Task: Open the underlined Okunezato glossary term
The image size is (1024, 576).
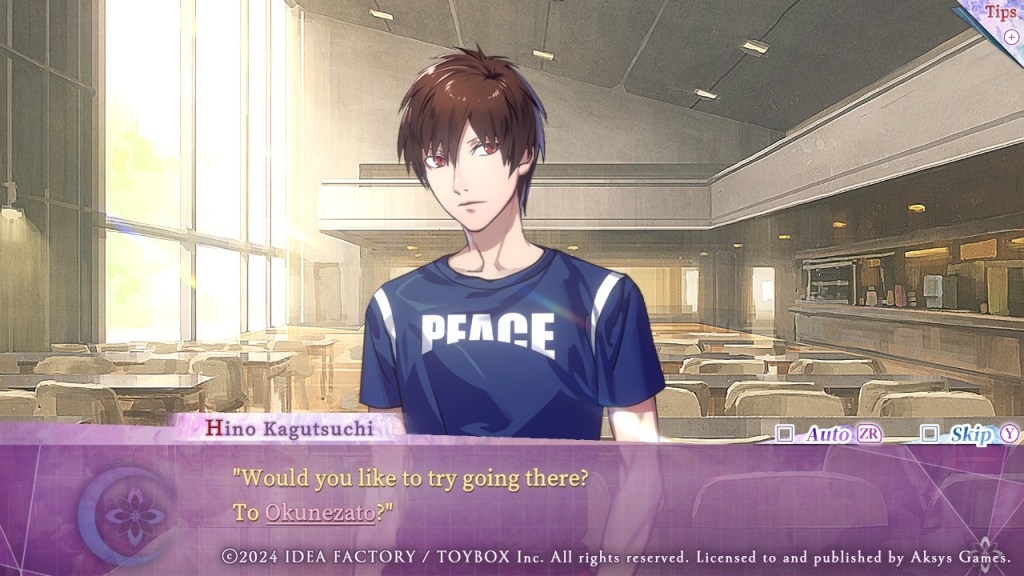Action: [x=320, y=513]
